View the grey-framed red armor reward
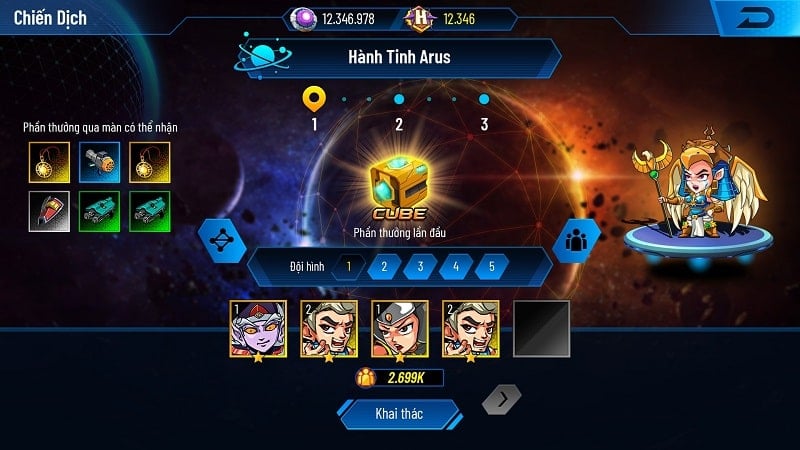Image resolution: width=800 pixels, height=450 pixels. point(49,211)
